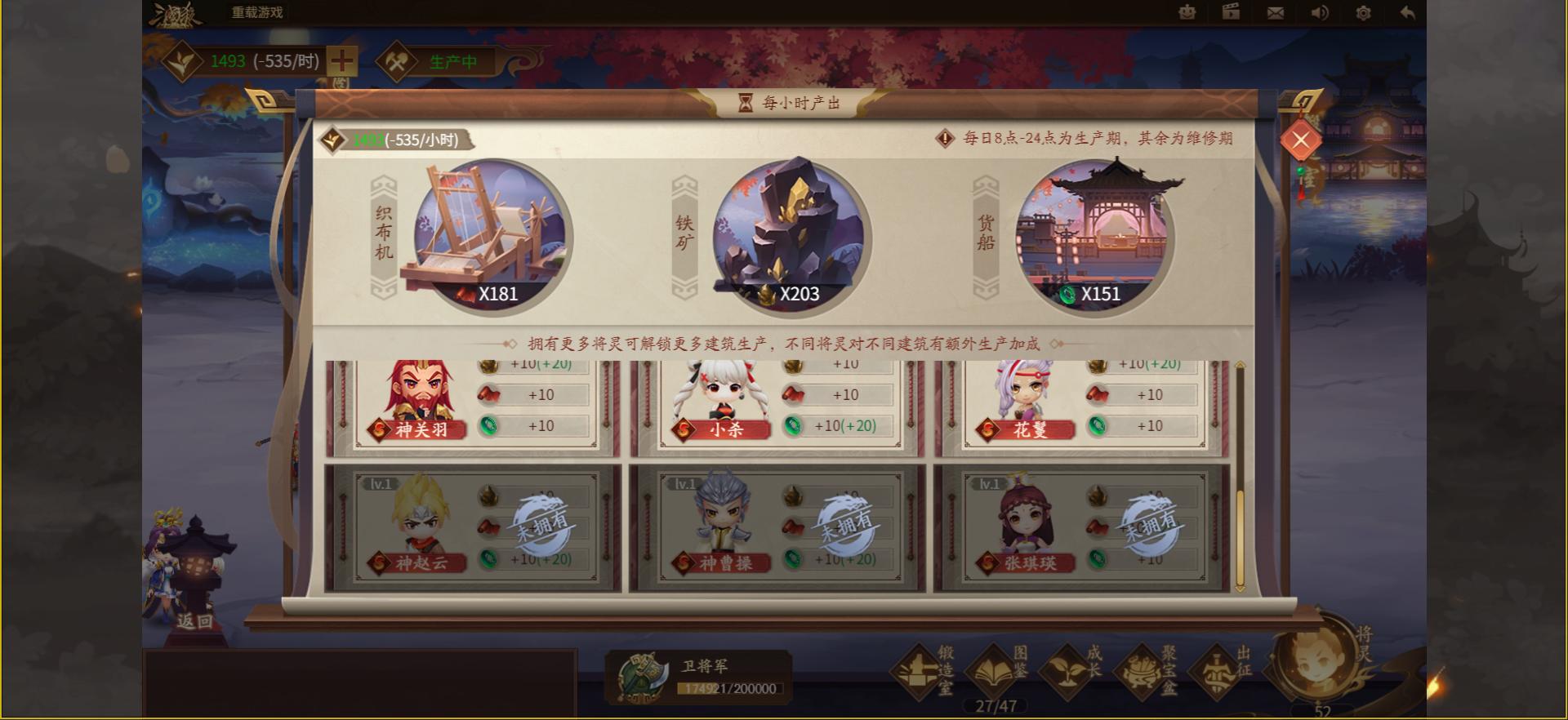This screenshot has height=720, width=1568.
Task: Close the 每小时产出 panel
Action: pos(1302,140)
